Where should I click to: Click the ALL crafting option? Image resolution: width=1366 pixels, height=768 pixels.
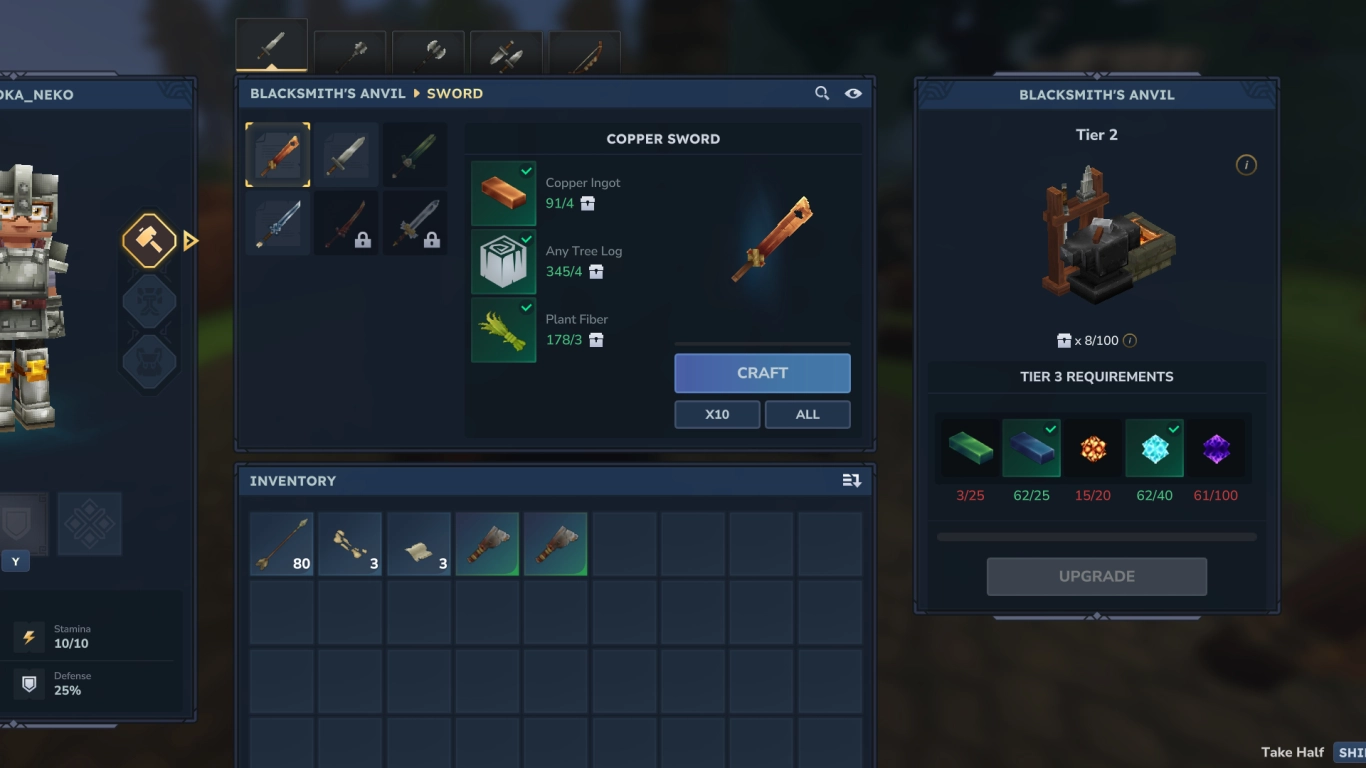pyautogui.click(x=807, y=413)
